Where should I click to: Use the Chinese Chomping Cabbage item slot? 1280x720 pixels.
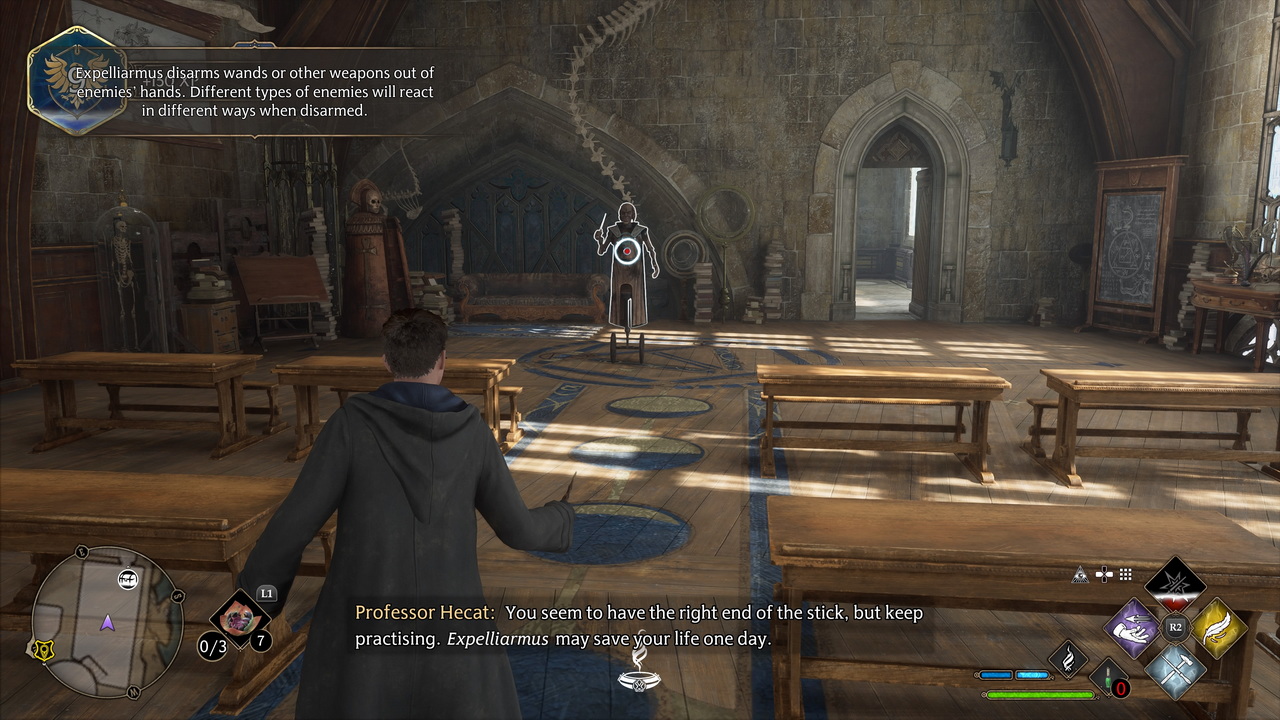coord(240,613)
